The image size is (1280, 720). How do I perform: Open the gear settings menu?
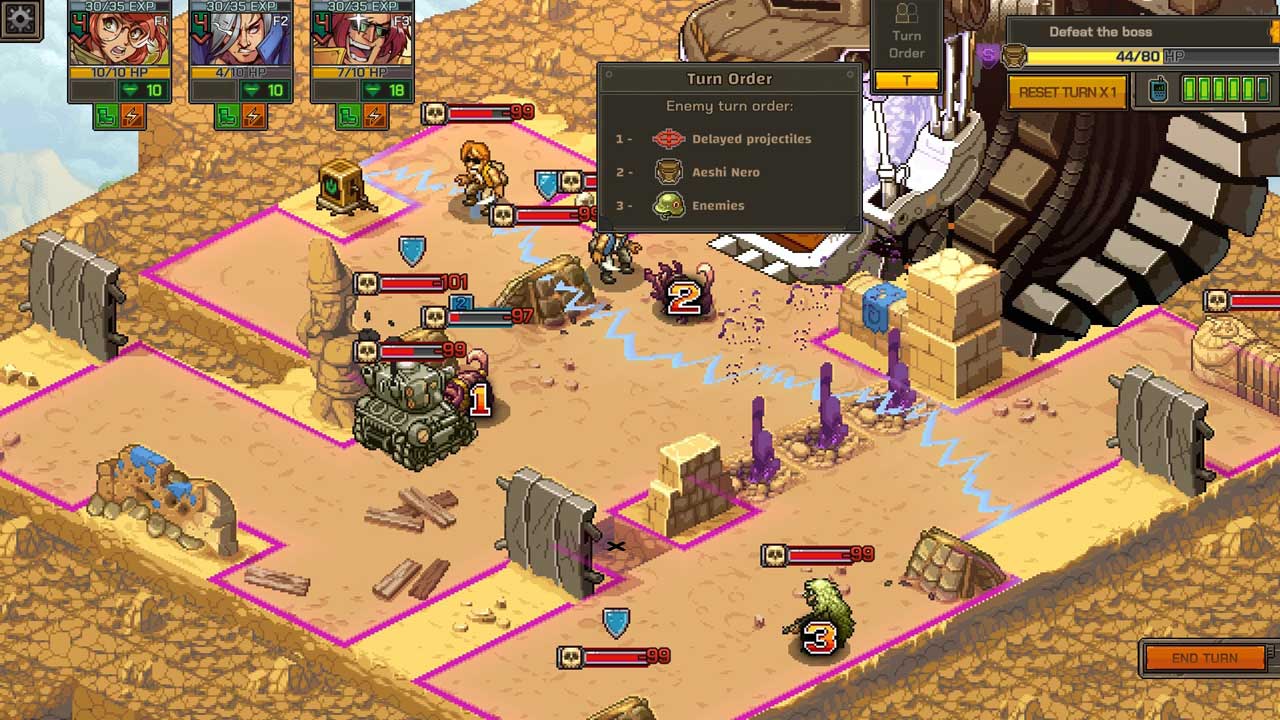click(19, 19)
